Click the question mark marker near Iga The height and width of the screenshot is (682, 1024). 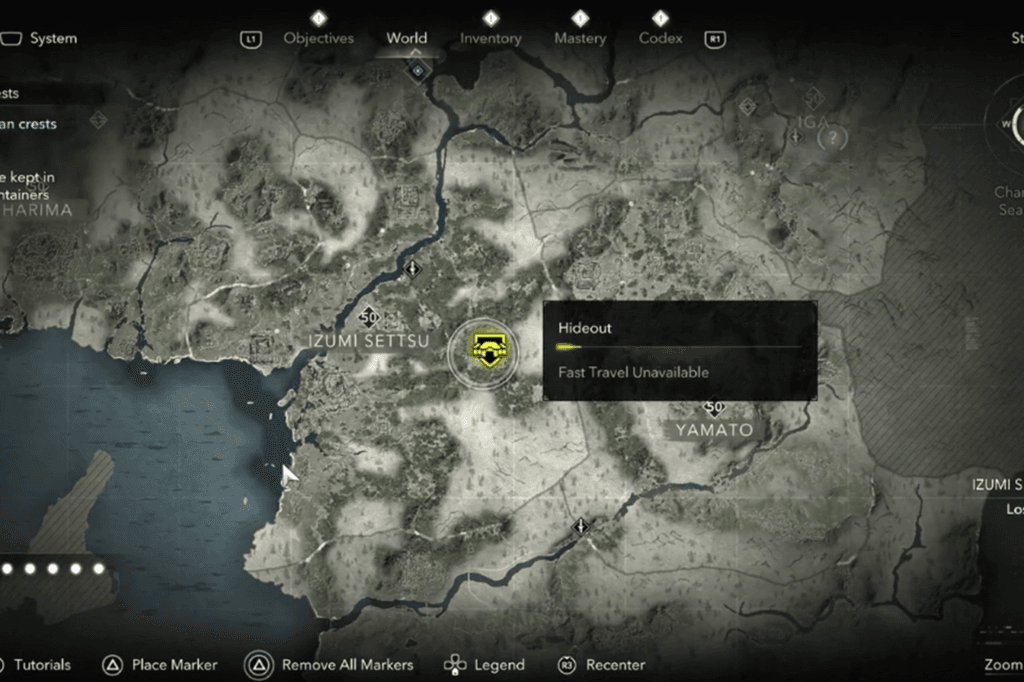832,138
